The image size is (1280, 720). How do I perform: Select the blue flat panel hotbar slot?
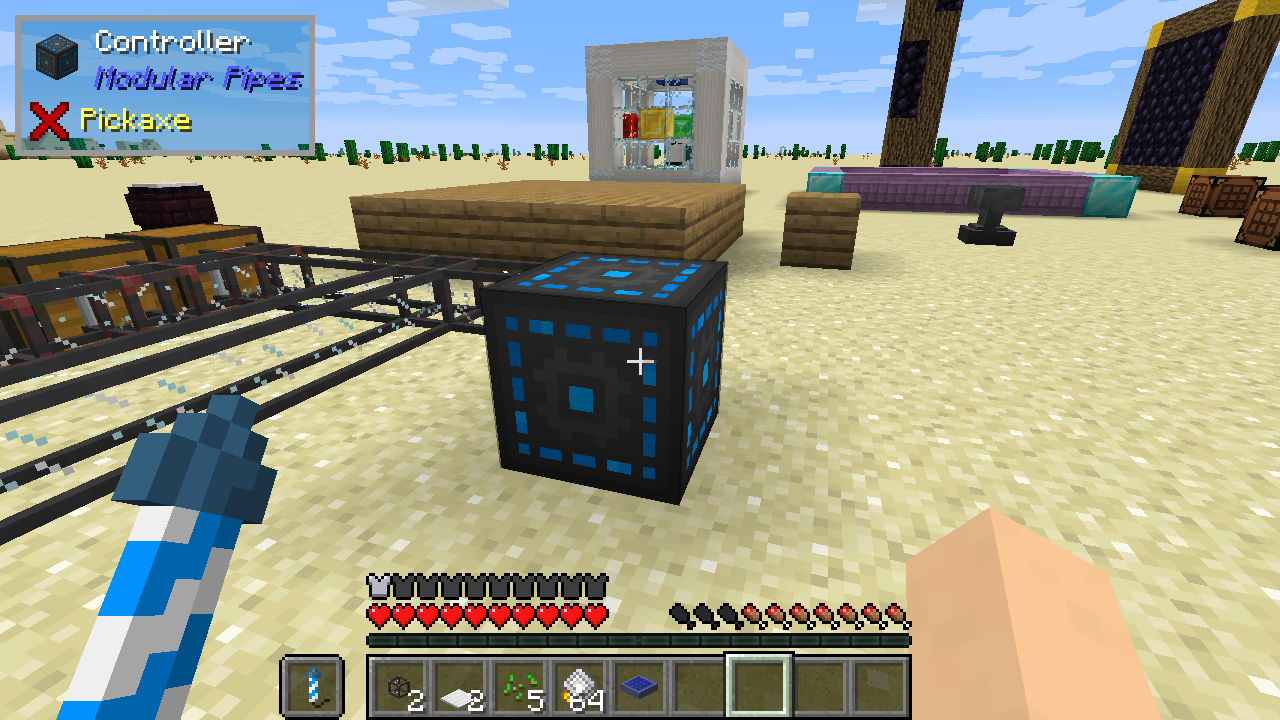pyautogui.click(x=640, y=686)
